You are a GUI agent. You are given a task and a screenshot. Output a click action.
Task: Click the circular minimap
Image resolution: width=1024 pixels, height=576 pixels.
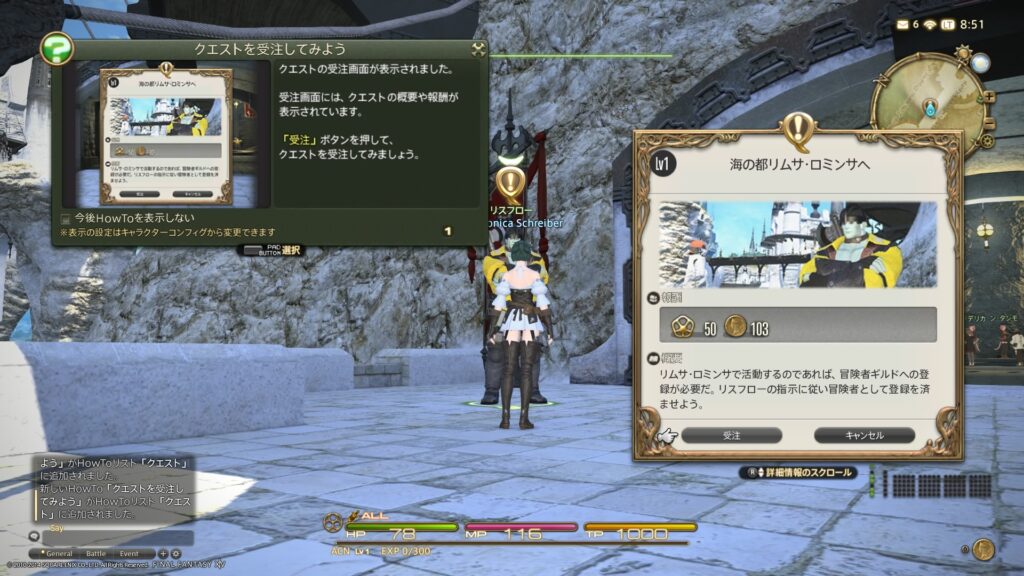tap(929, 106)
